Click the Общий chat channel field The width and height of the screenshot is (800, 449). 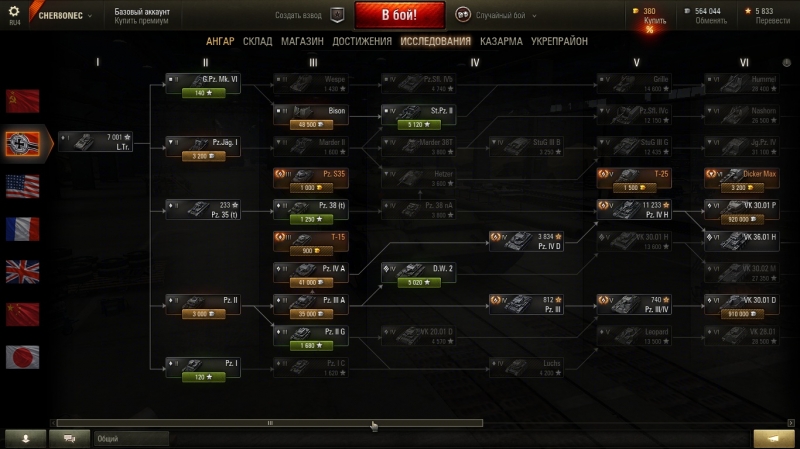[x=130, y=438]
